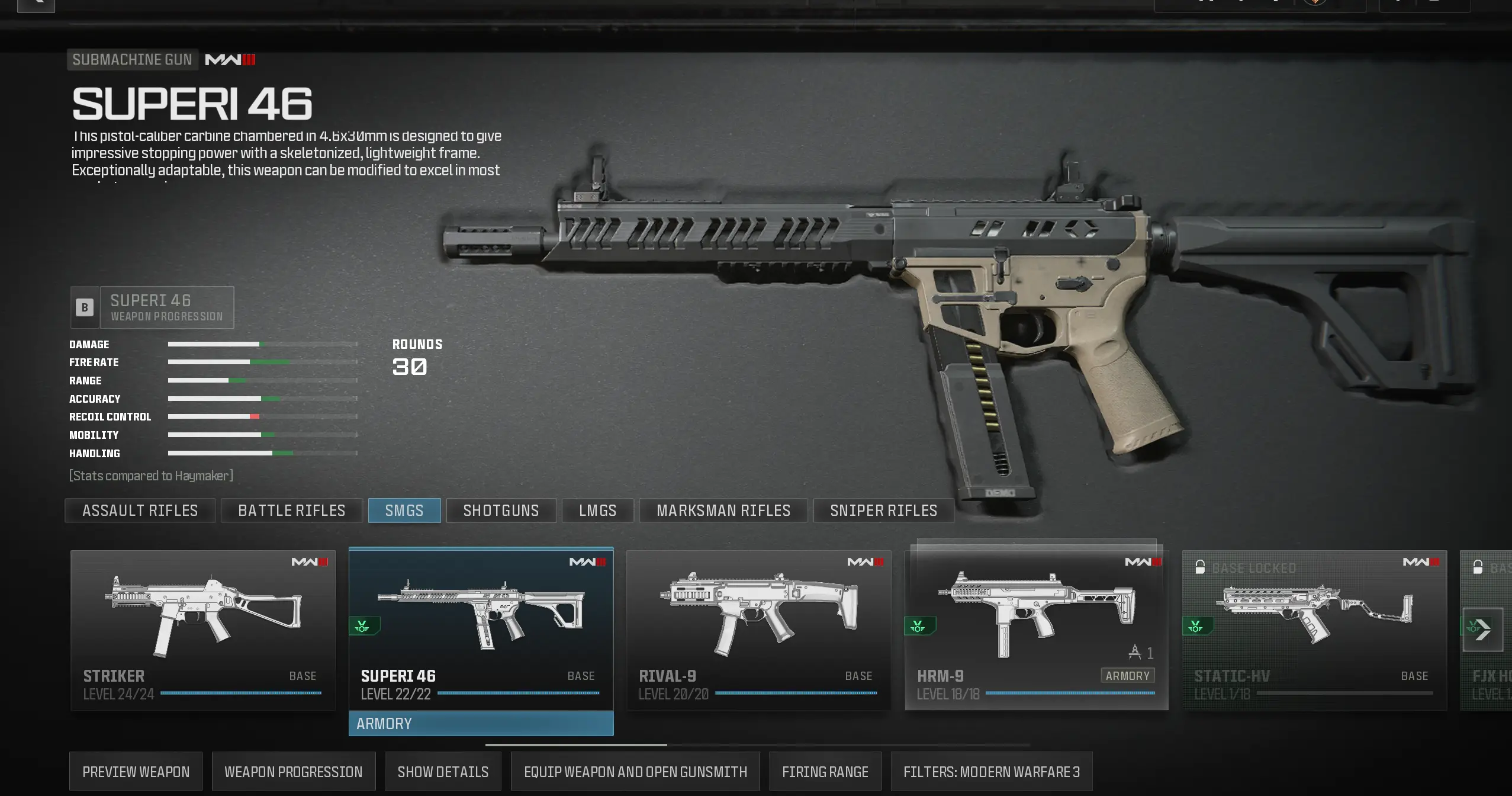Click the back arrow in the top-left corner
This screenshot has height=796, width=1512.
click(36, 5)
